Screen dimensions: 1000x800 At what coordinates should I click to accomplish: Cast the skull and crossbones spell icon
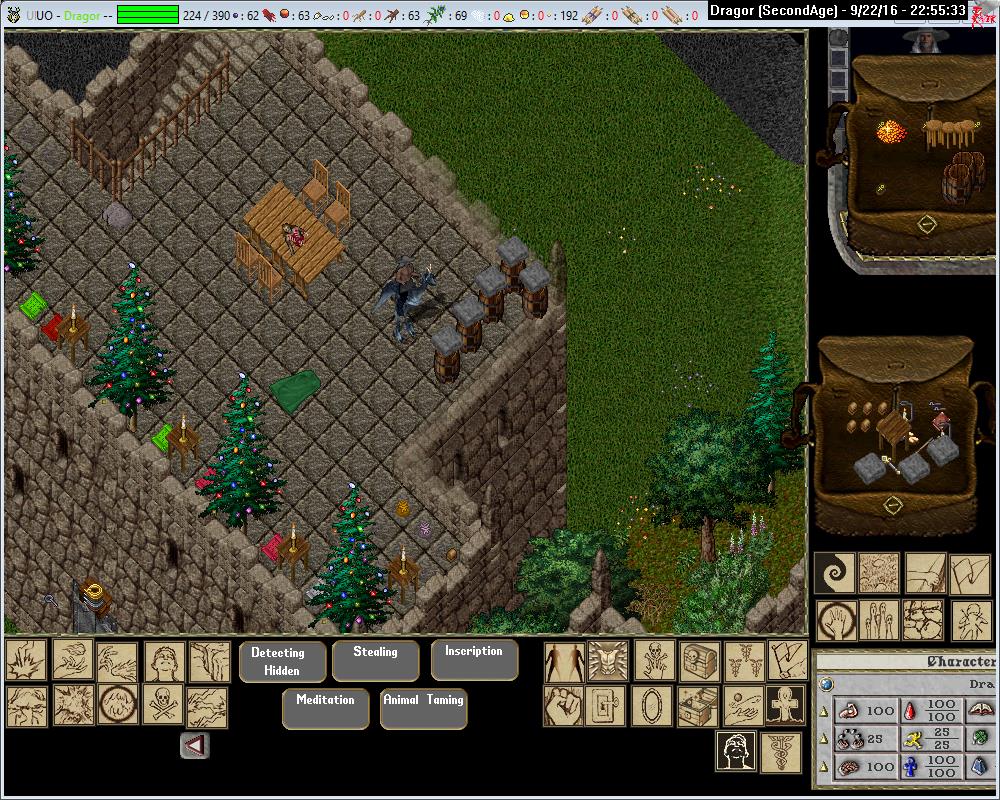tap(164, 706)
